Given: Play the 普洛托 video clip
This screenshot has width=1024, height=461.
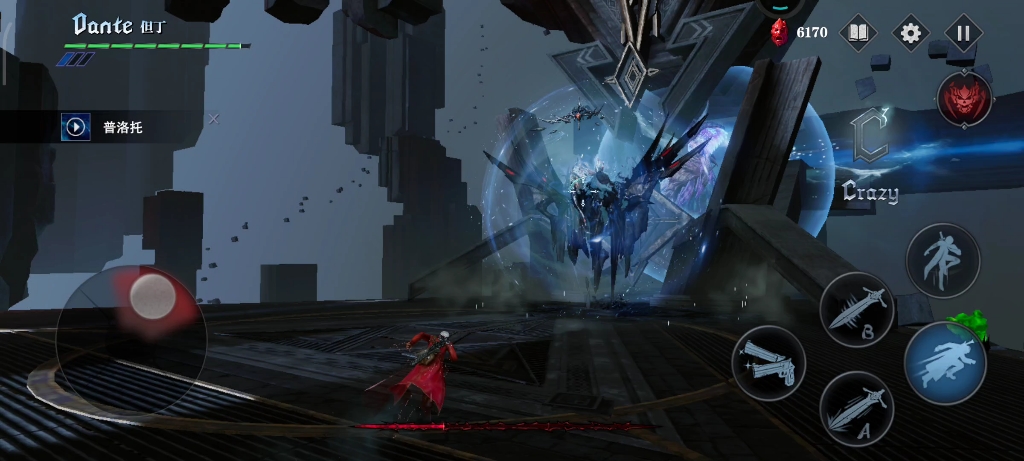Looking at the screenshot, I should (75, 128).
